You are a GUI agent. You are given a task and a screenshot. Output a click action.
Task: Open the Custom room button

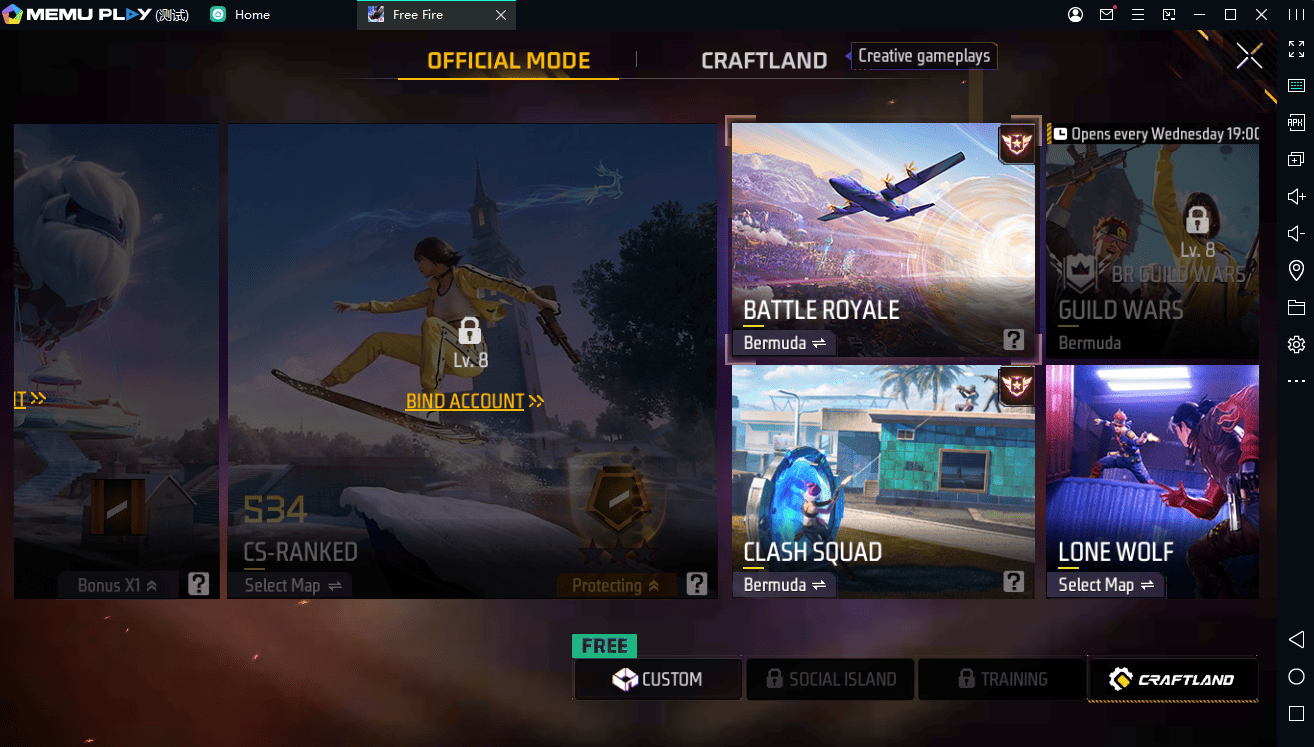[658, 679]
